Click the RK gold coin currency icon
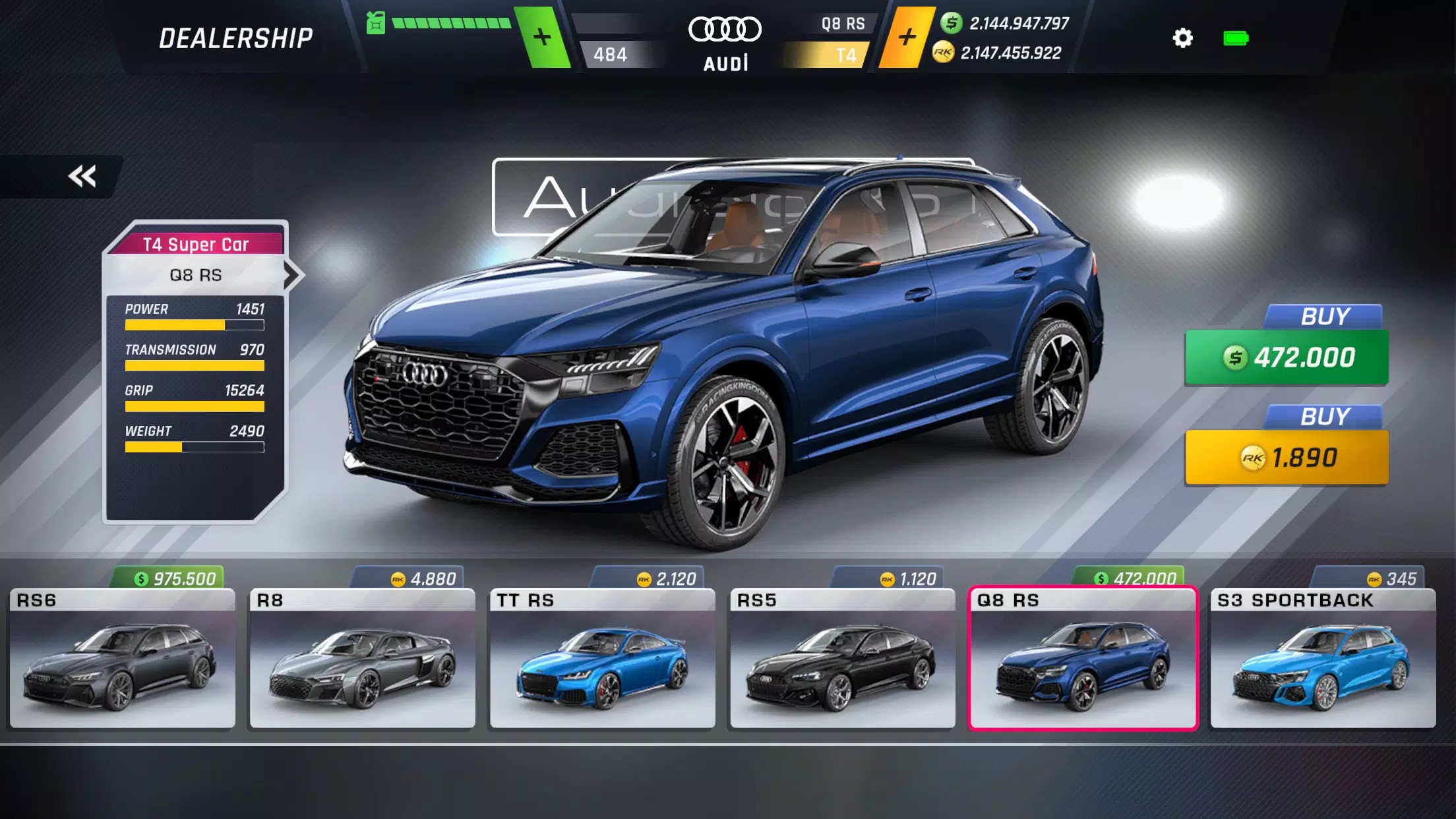Viewport: 1456px width, 819px height. point(943,52)
